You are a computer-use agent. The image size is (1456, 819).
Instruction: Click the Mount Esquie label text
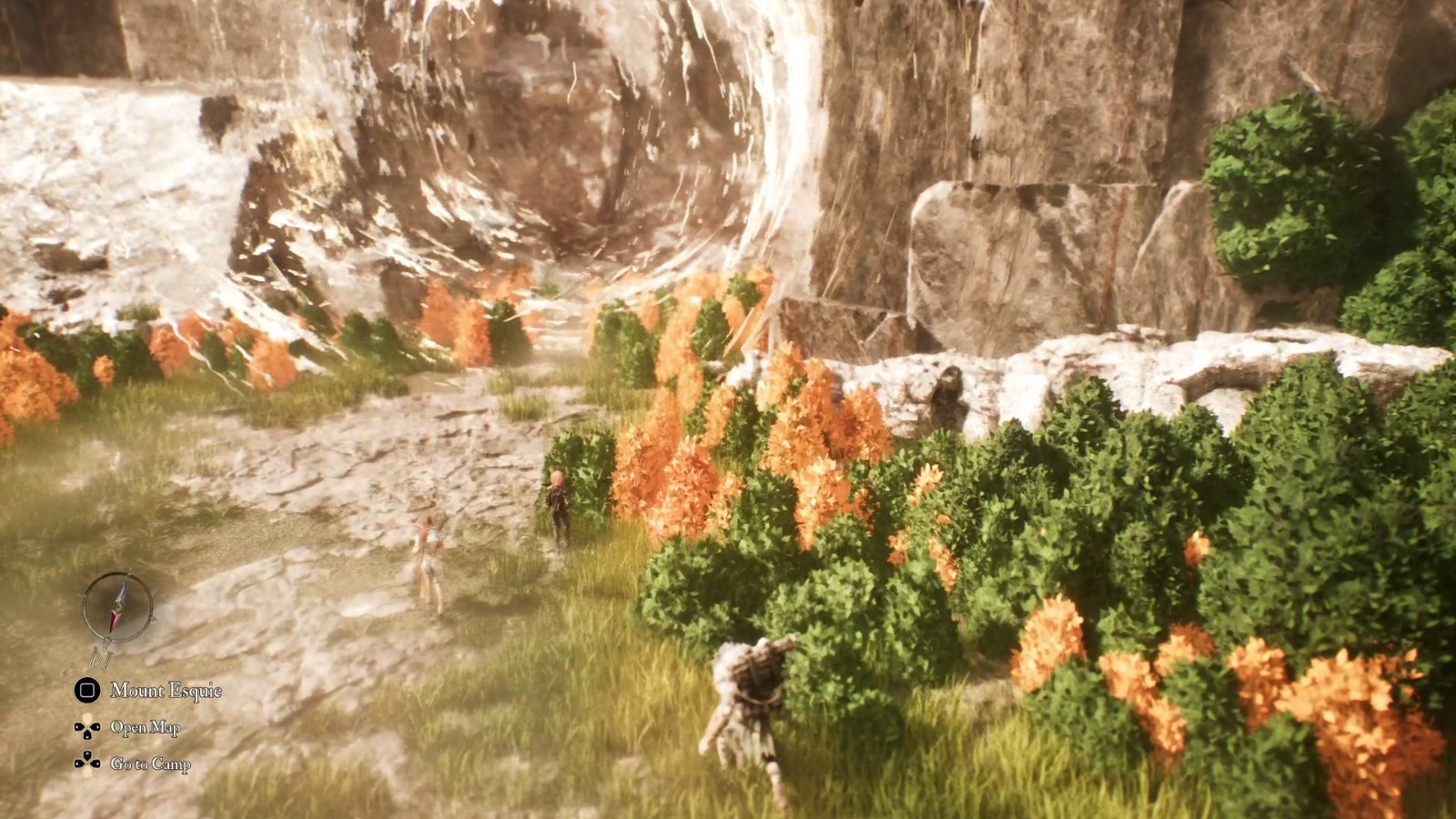pos(167,692)
